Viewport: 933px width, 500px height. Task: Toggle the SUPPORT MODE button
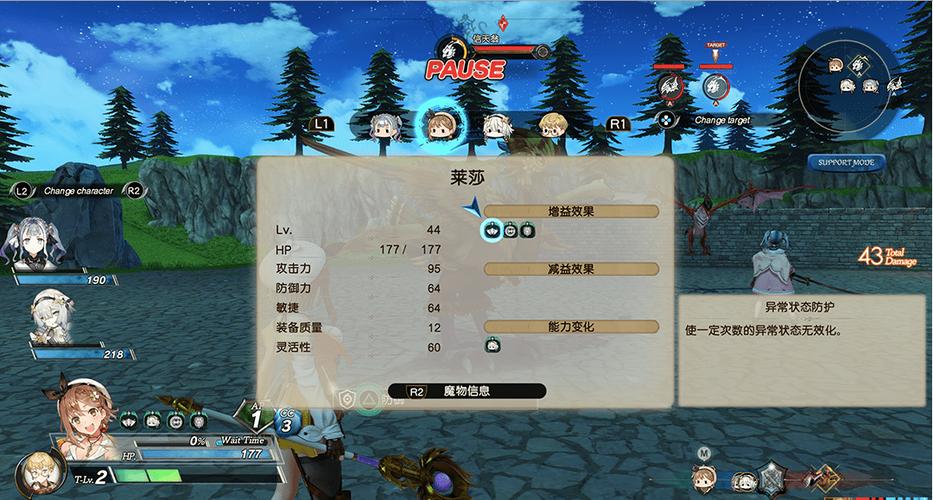click(x=845, y=162)
